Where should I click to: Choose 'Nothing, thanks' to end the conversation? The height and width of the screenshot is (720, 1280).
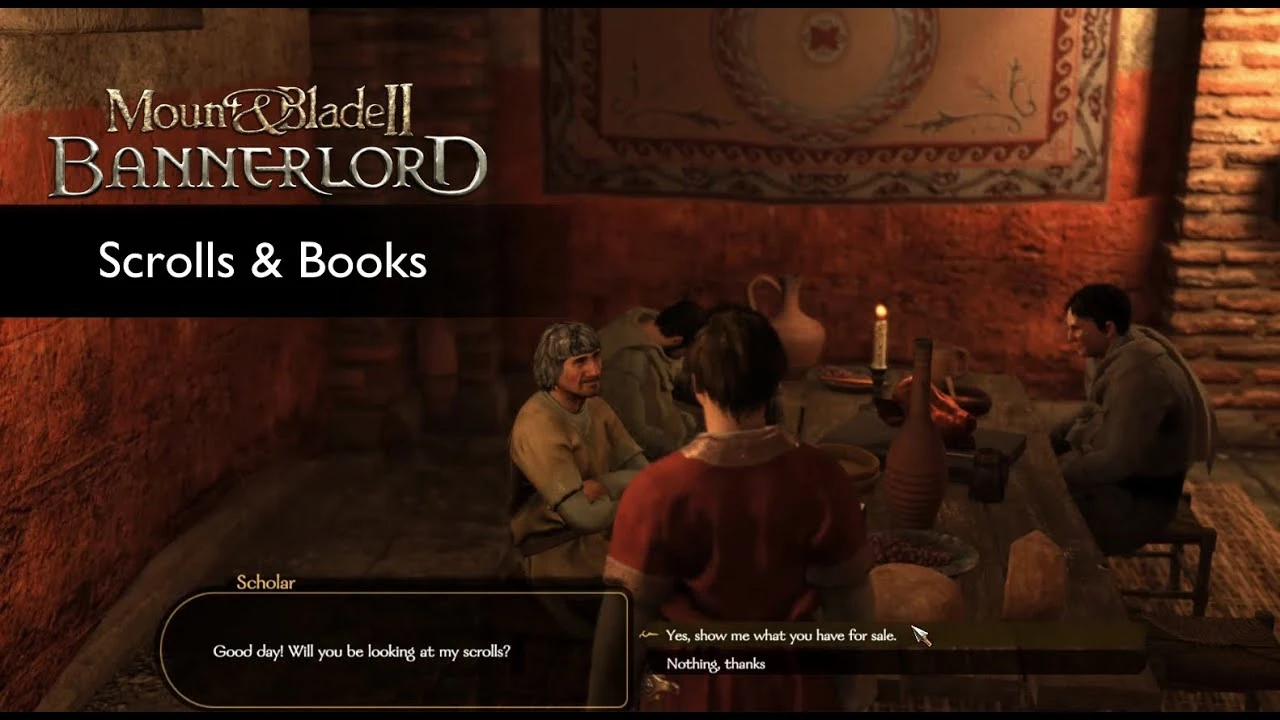717,663
